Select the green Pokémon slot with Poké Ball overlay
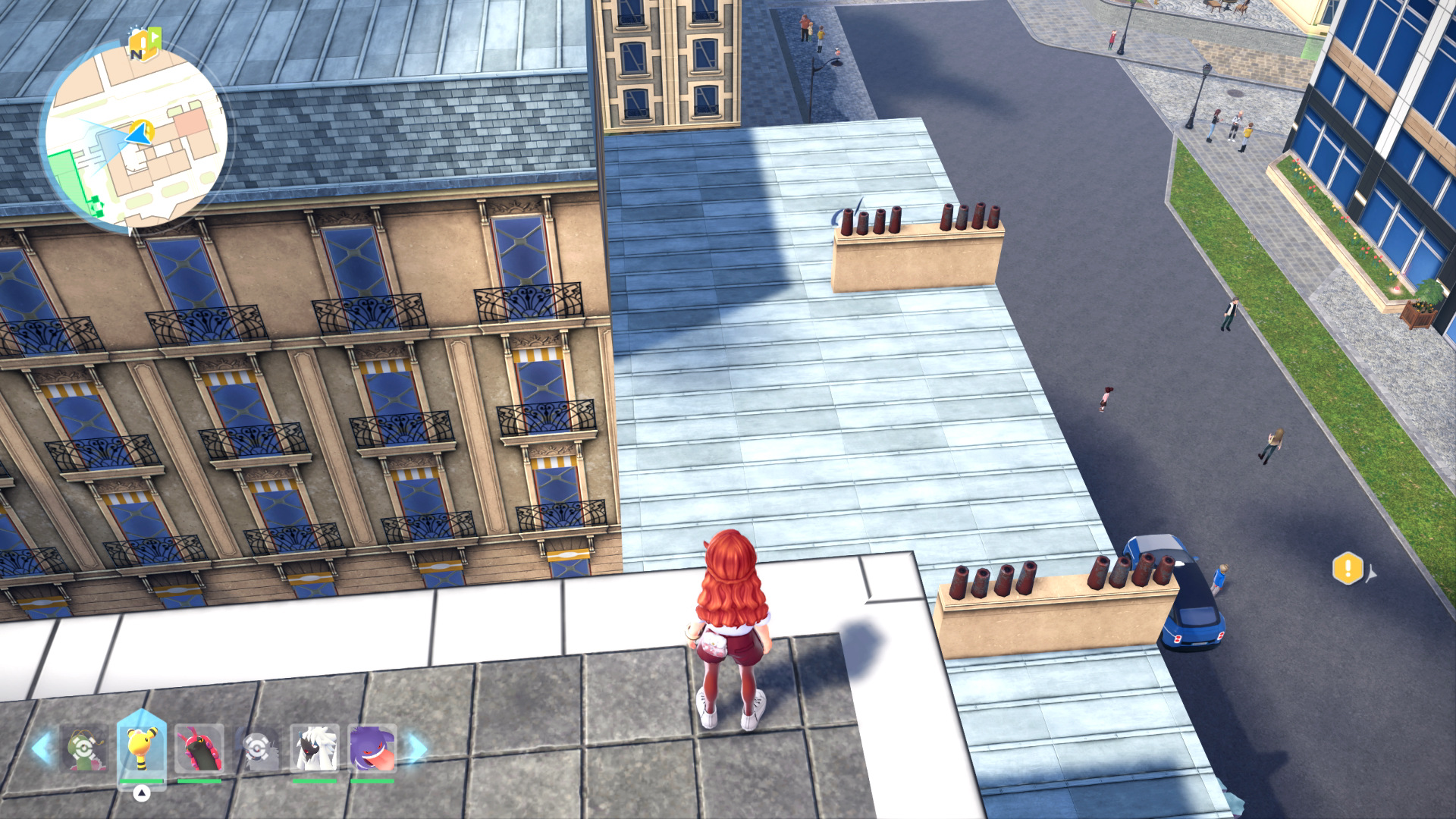The image size is (1456, 819). (x=84, y=748)
